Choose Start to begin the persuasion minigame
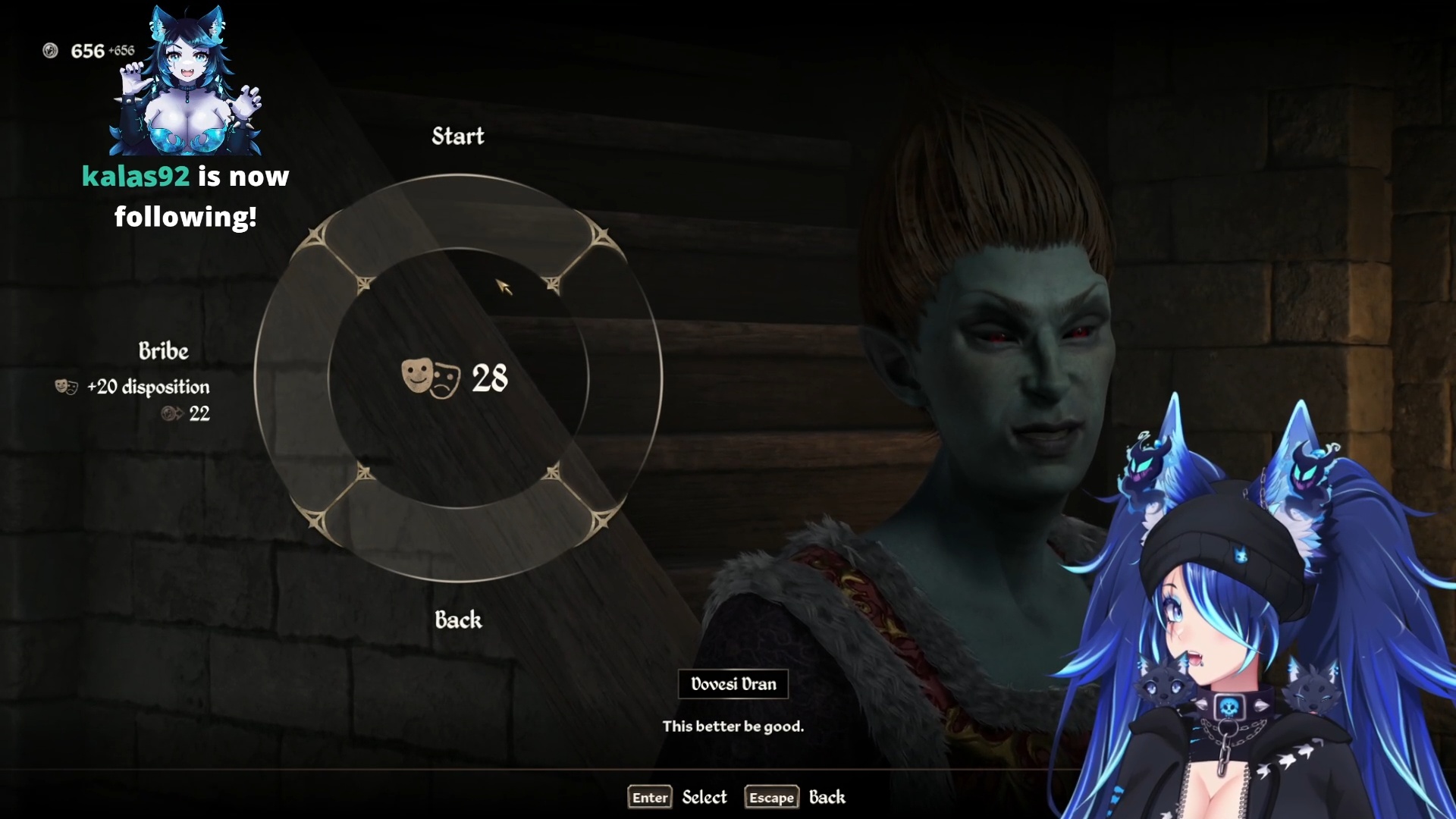Viewport: 1456px width, 819px height. pyautogui.click(x=457, y=136)
